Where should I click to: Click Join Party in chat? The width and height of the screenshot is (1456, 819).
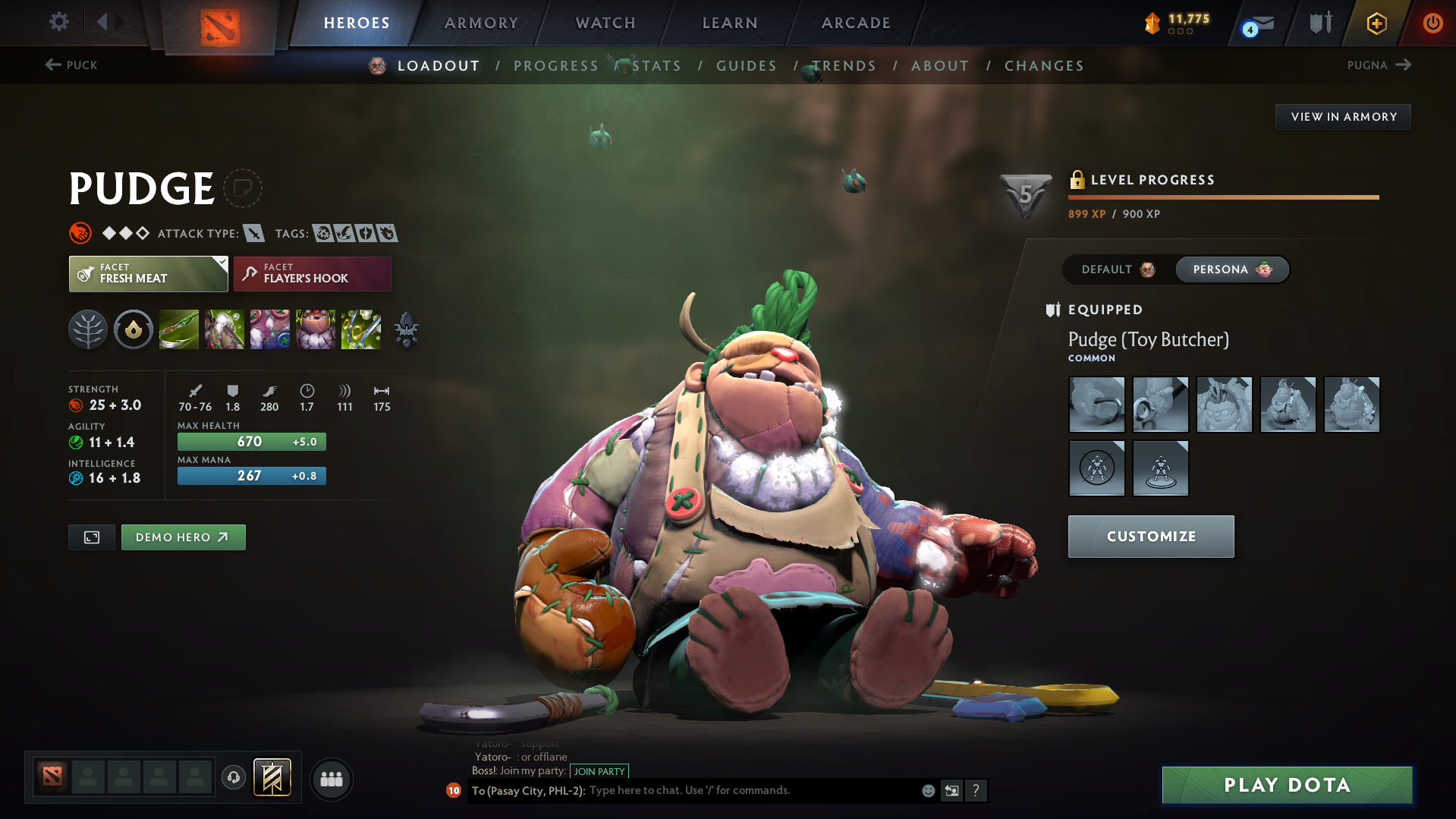tap(600, 770)
